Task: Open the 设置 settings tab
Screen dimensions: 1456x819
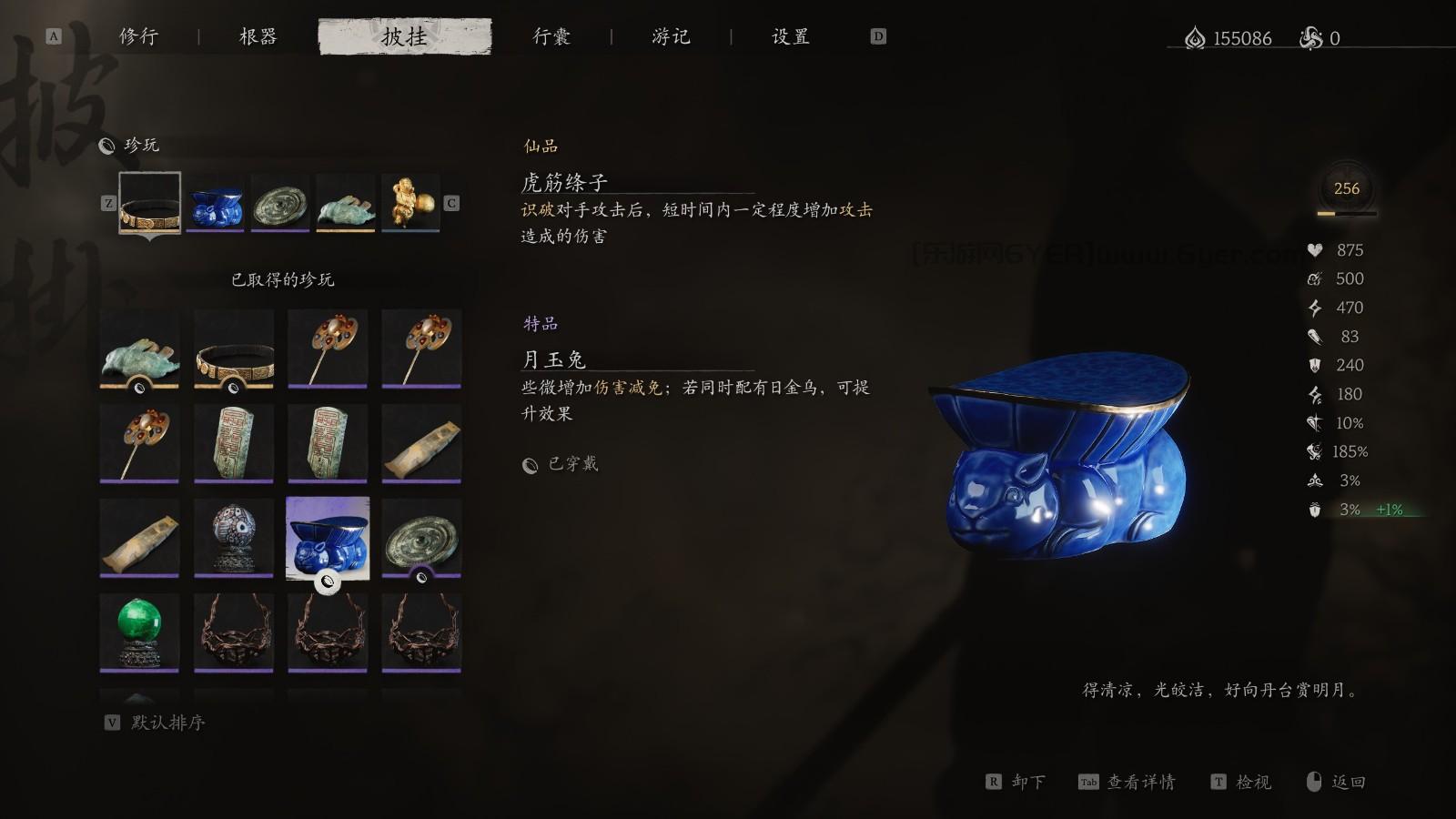Action: click(788, 37)
